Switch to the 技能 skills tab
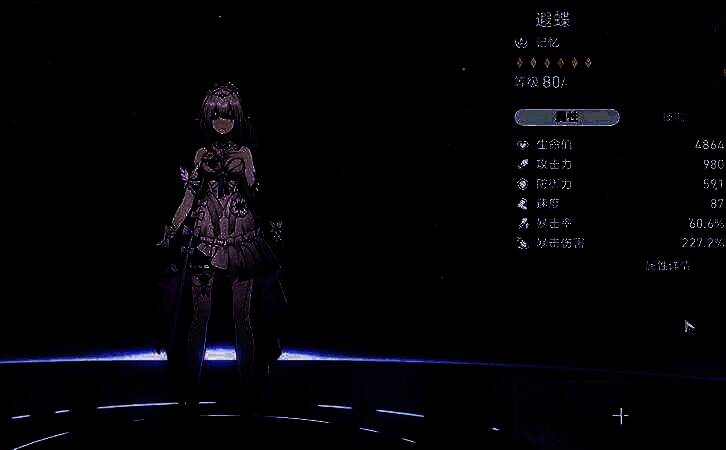726x450 pixels. pyautogui.click(x=672, y=117)
